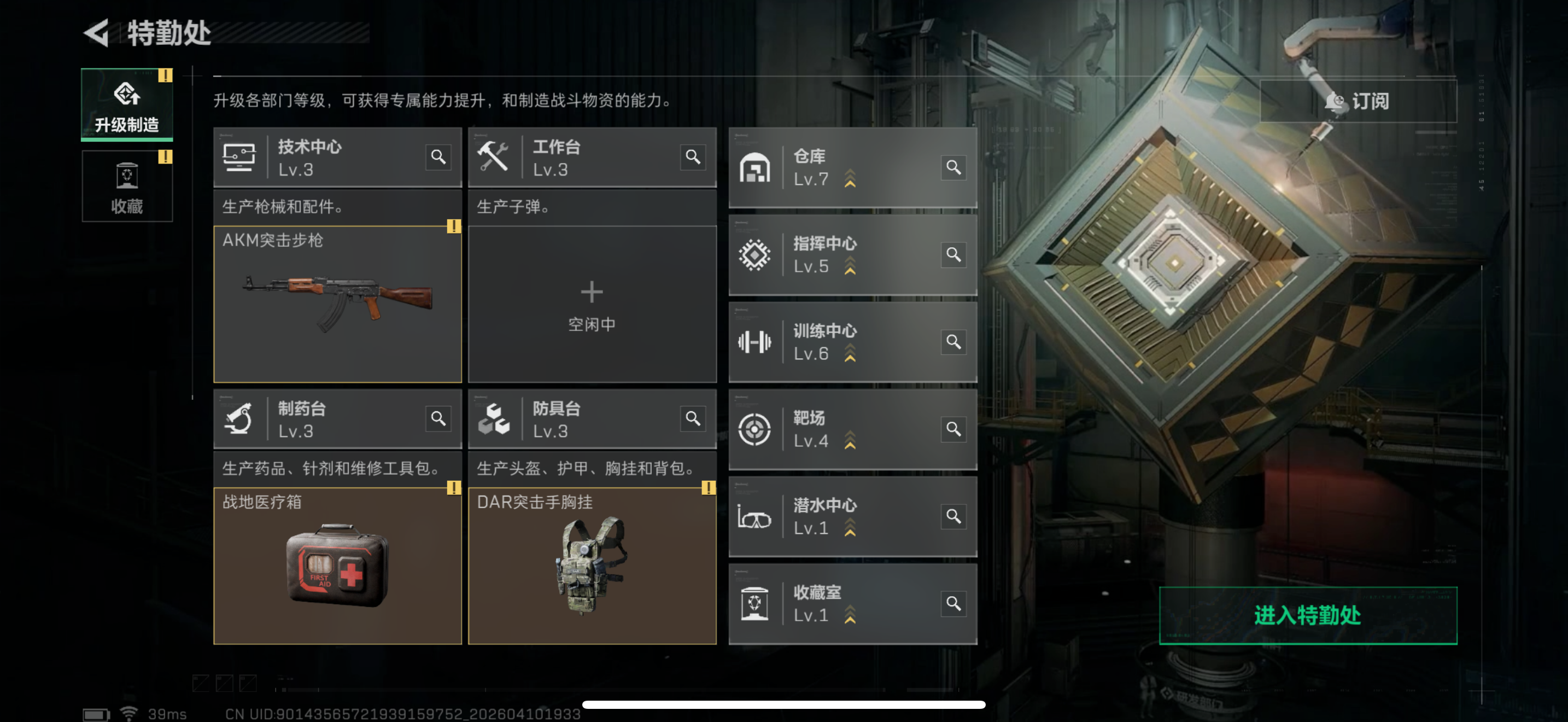
Task: Open the 技术中心 magnifier detail icon
Action: coord(438,158)
